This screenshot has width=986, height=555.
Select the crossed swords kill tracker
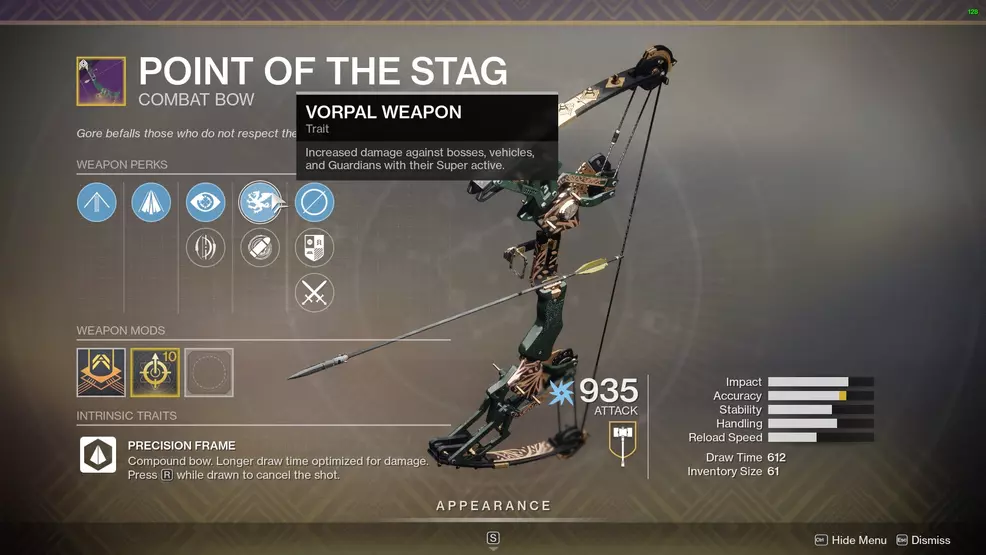[x=314, y=293]
